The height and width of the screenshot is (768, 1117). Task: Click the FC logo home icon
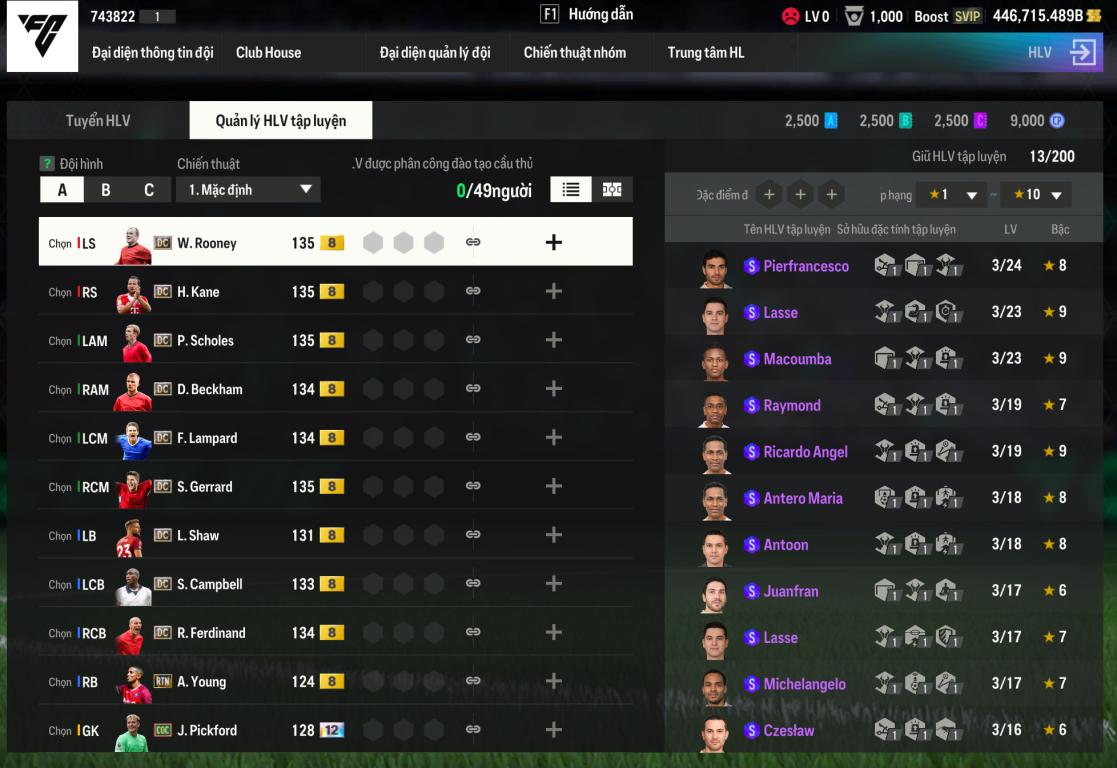pos(42,37)
